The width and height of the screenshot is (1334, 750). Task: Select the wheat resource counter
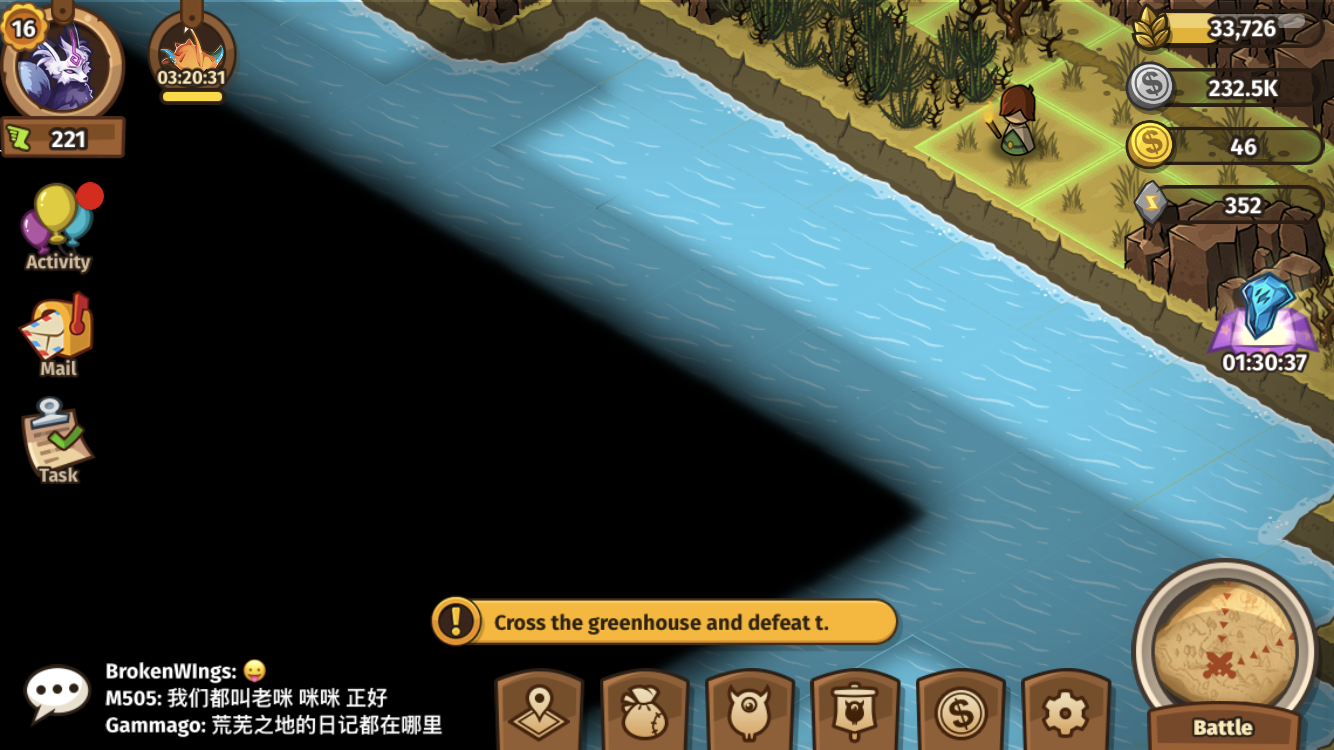(x=1225, y=29)
